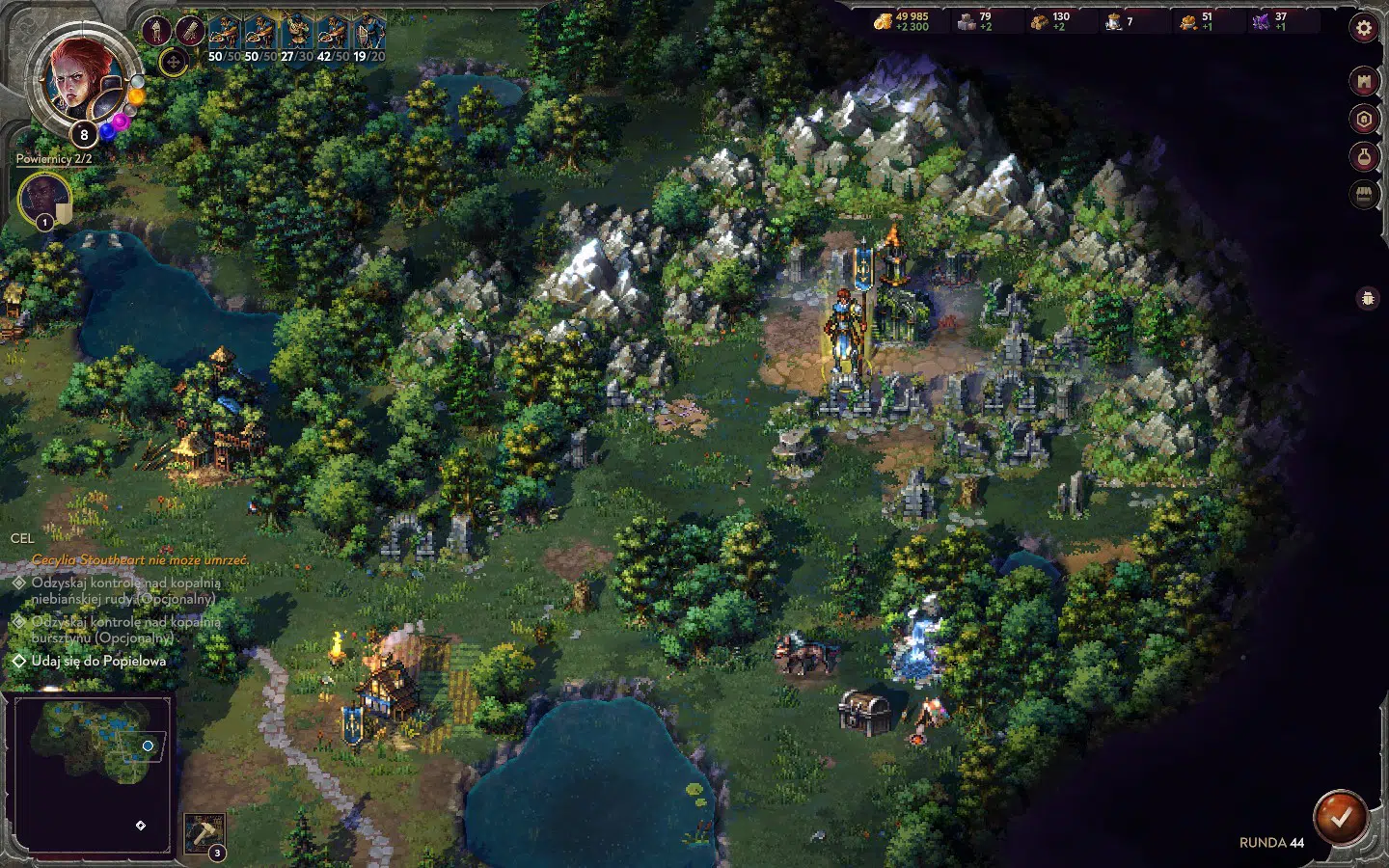Select the wielder portrait under Powiernicy

(x=43, y=198)
